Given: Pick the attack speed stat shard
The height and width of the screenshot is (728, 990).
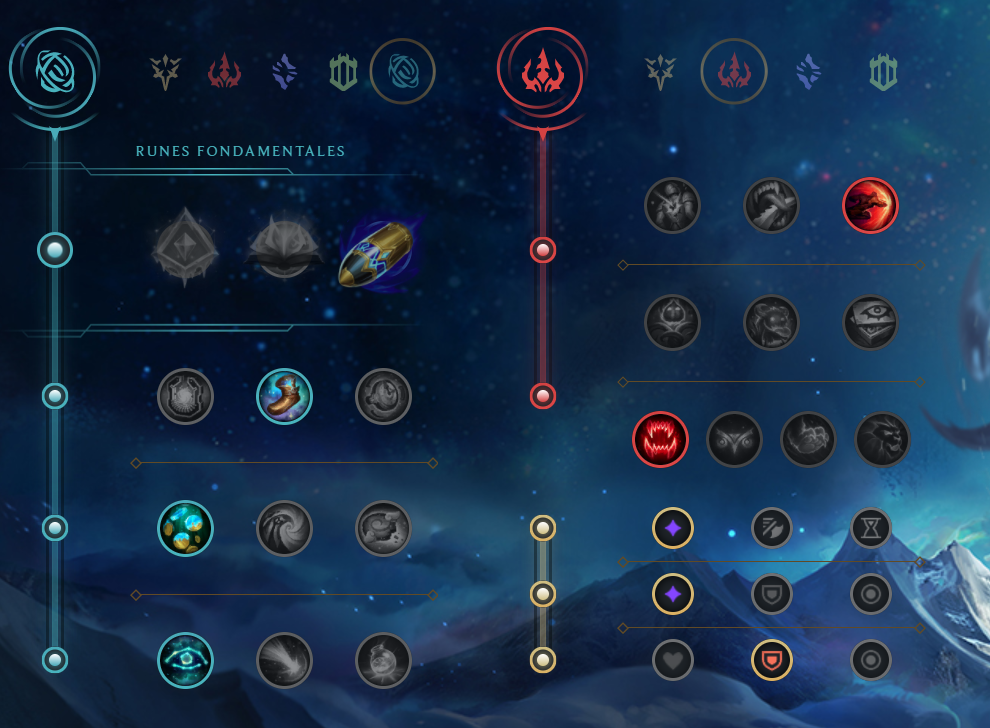Looking at the screenshot, I should (x=771, y=527).
